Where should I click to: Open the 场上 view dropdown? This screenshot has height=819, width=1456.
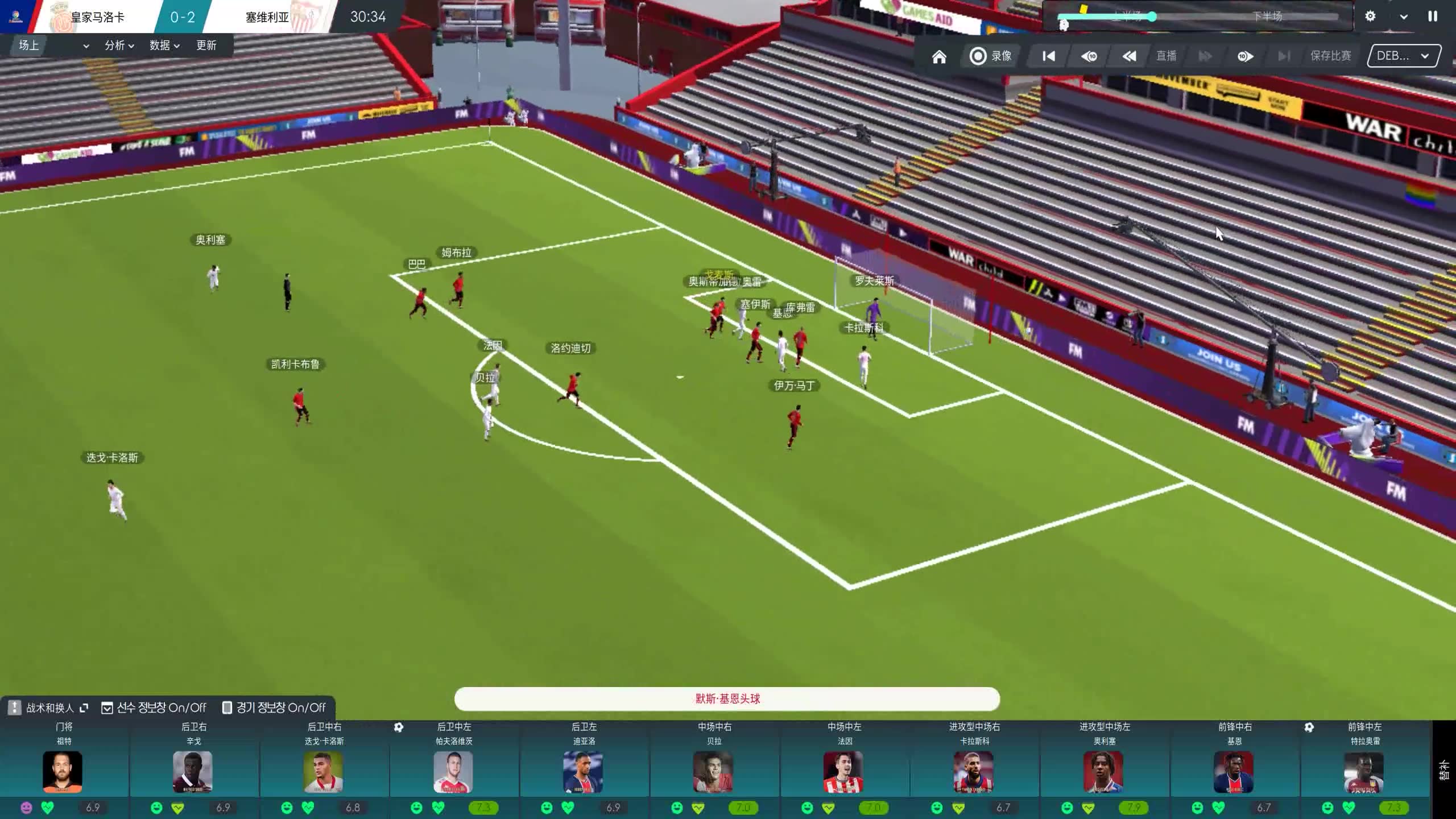pyautogui.click(x=53, y=45)
